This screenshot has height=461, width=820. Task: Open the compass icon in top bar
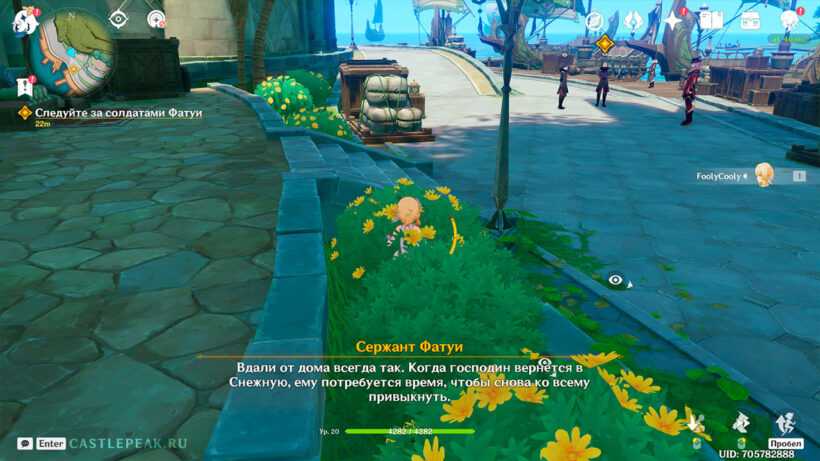tap(594, 21)
